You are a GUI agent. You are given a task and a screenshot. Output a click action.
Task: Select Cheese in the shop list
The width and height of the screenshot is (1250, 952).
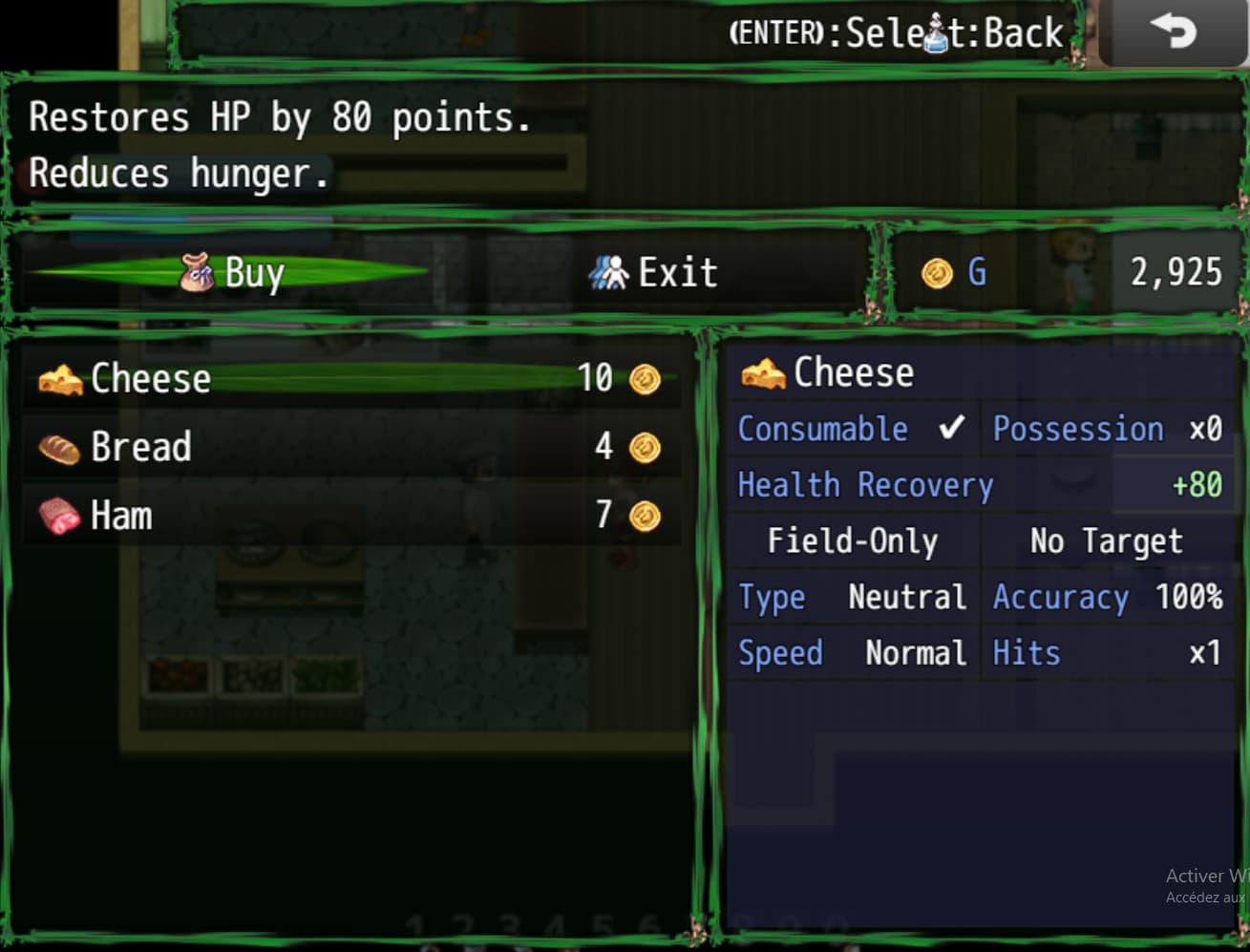pos(350,379)
